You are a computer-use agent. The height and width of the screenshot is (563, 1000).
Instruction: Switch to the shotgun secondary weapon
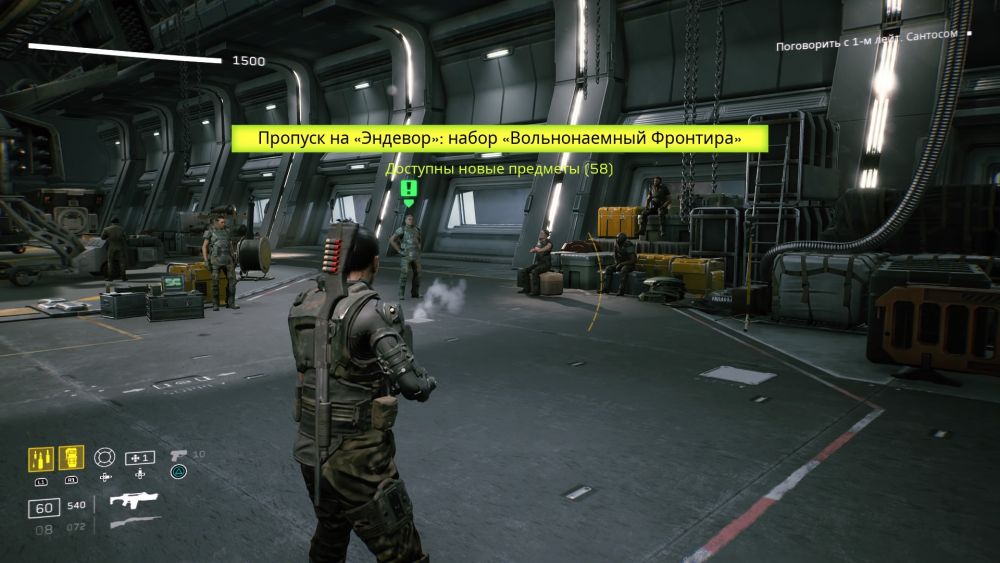[134, 523]
